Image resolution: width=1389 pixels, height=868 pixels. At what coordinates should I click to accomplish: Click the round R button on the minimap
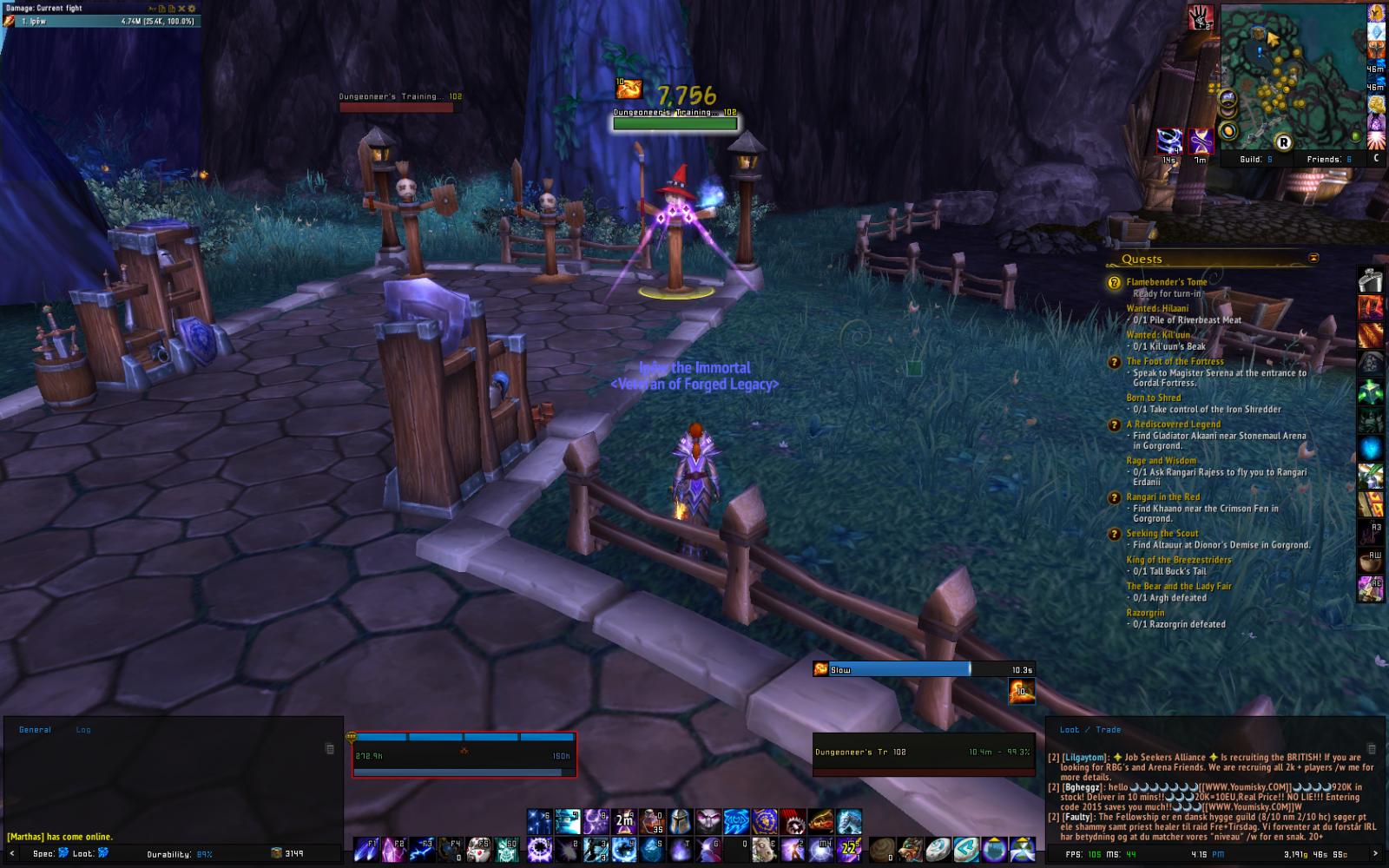click(1282, 142)
